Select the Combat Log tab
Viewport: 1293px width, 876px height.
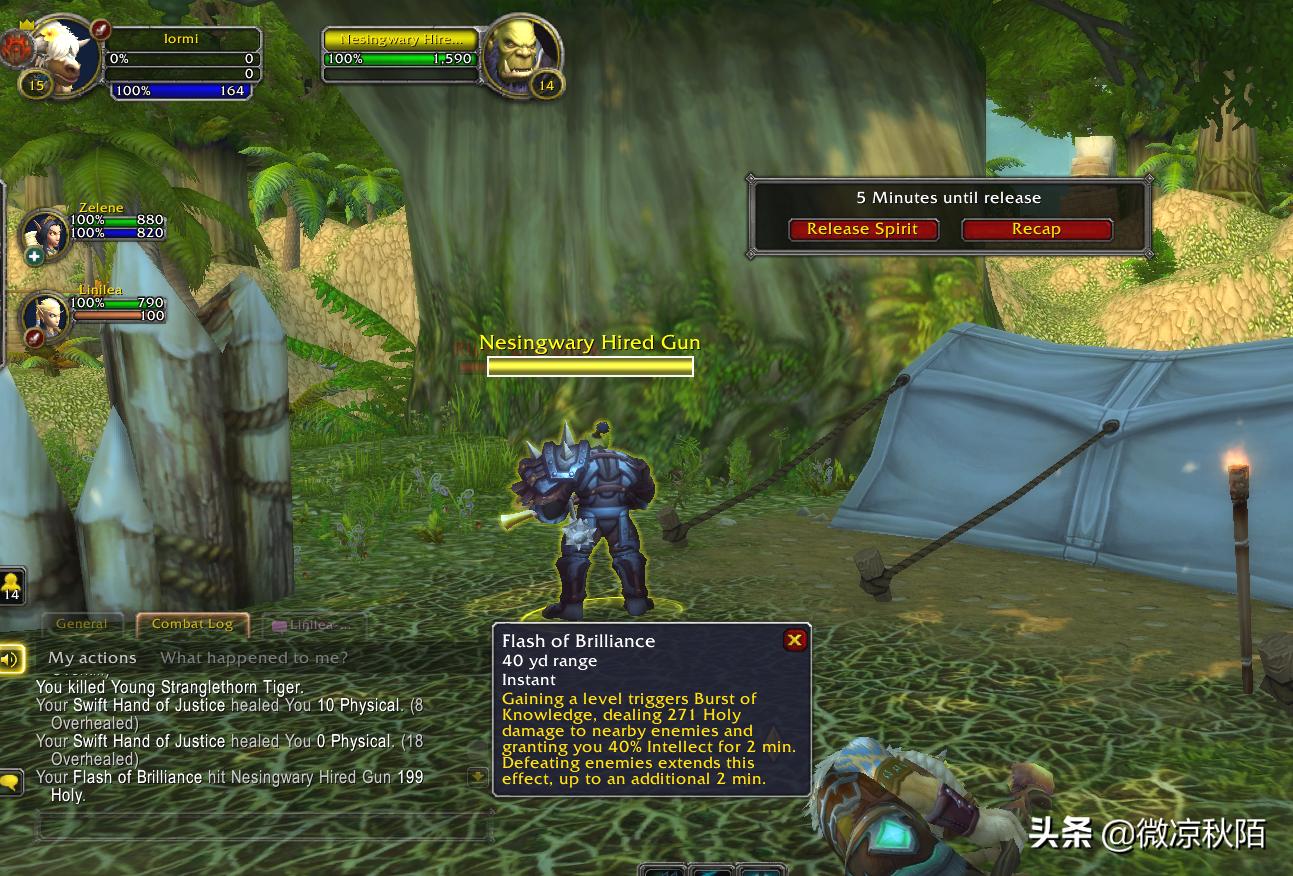tap(192, 624)
